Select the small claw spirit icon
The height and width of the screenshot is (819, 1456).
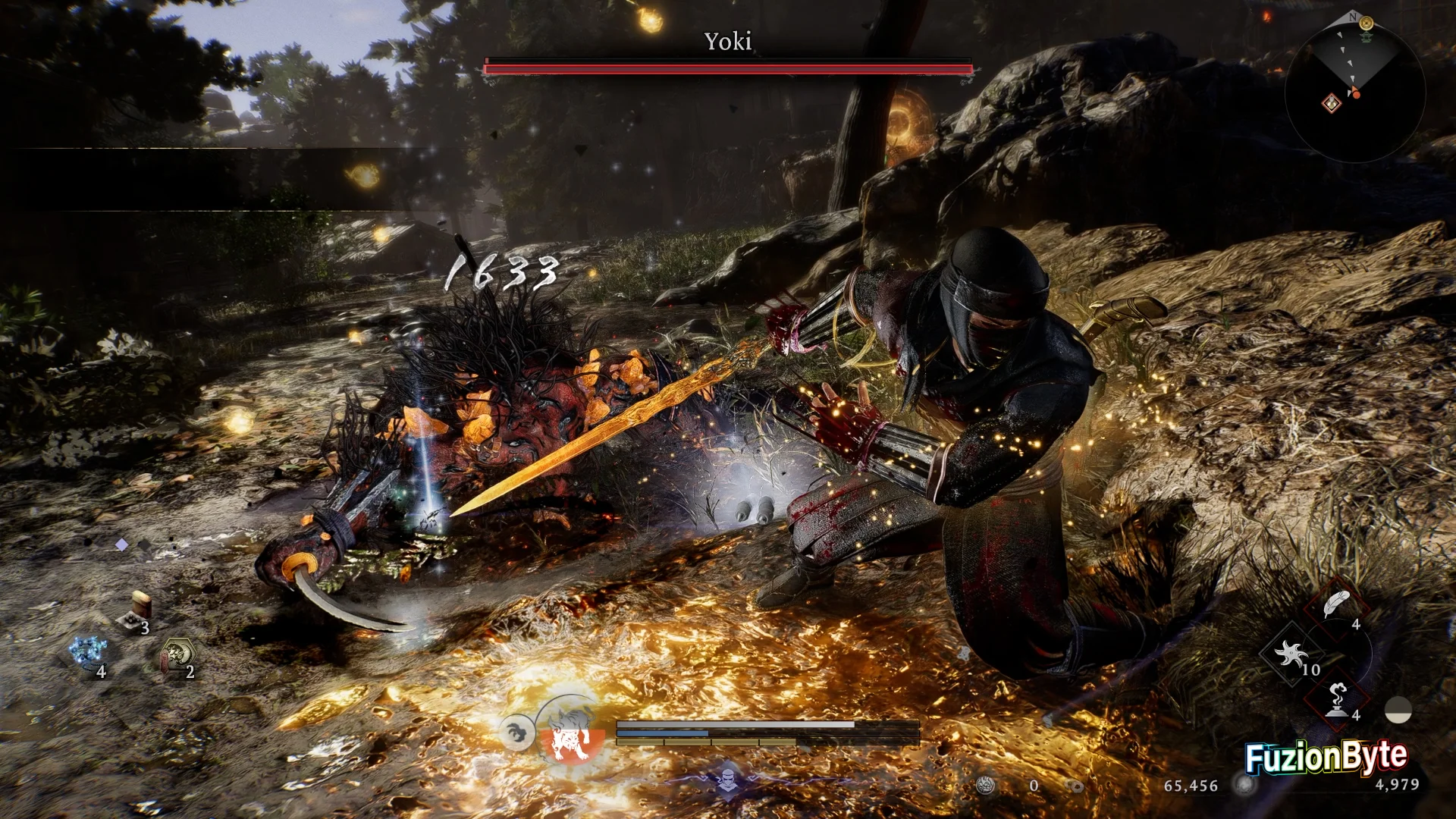tap(517, 733)
